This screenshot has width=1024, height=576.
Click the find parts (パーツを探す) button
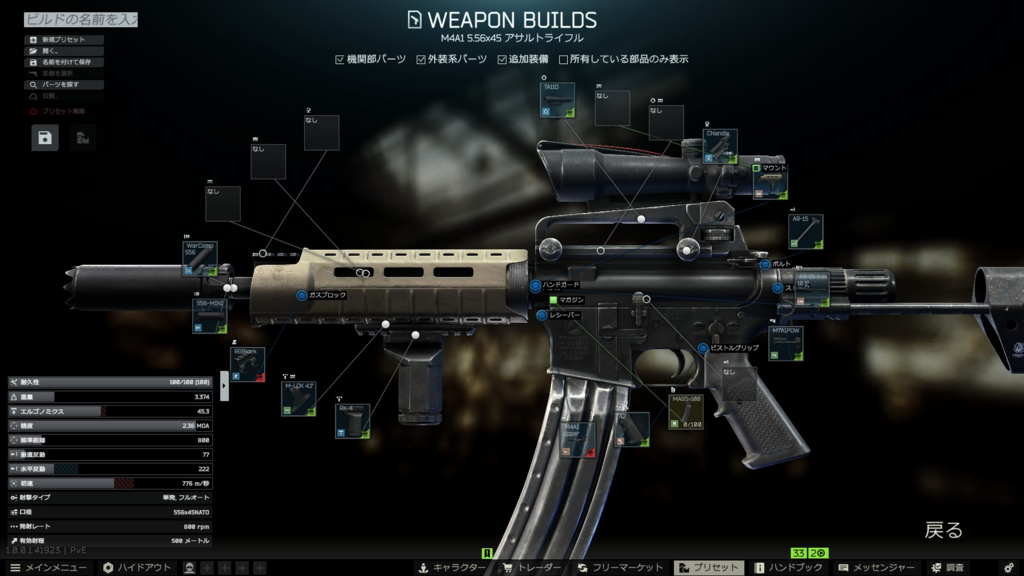[x=63, y=85]
